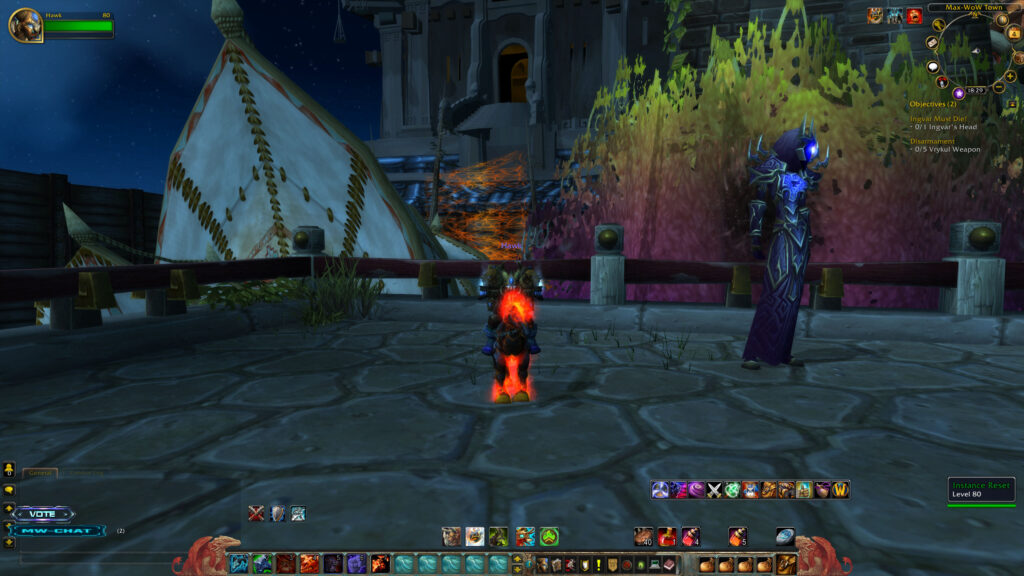
Task: Click the VOTE button
Action: [x=43, y=514]
